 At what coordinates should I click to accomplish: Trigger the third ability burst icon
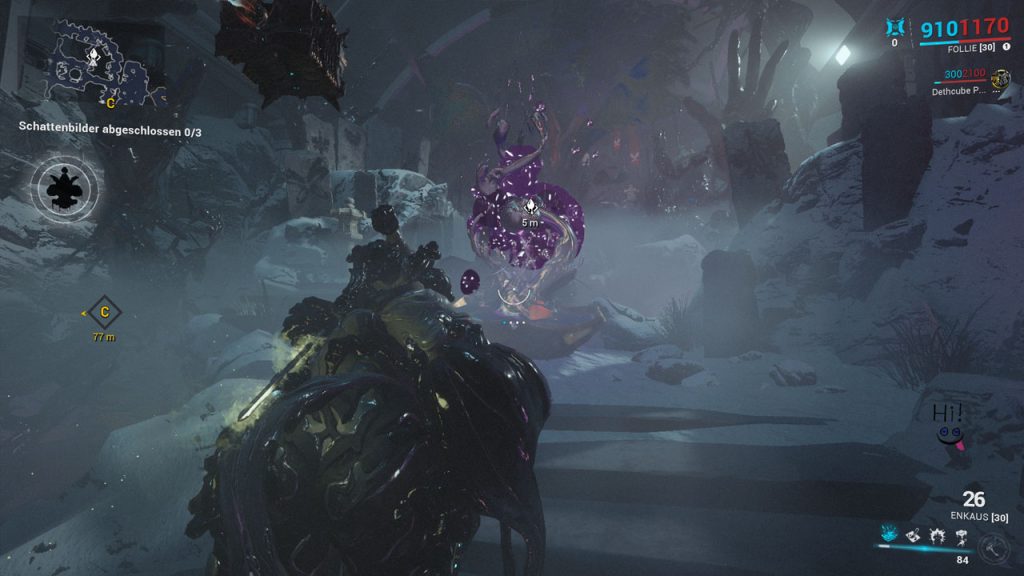[936, 537]
